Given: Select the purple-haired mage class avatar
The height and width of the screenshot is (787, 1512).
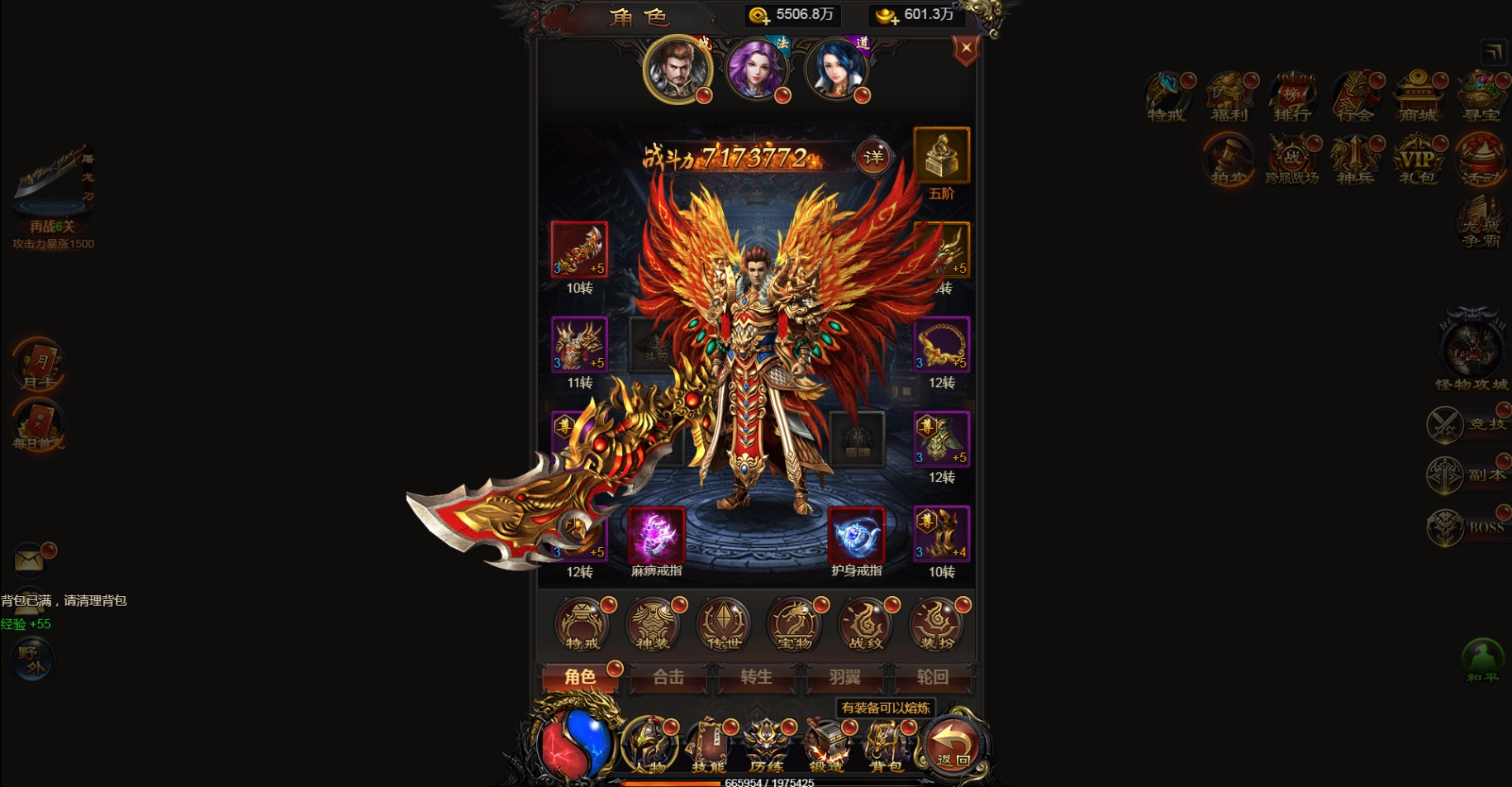Looking at the screenshot, I should [758, 70].
